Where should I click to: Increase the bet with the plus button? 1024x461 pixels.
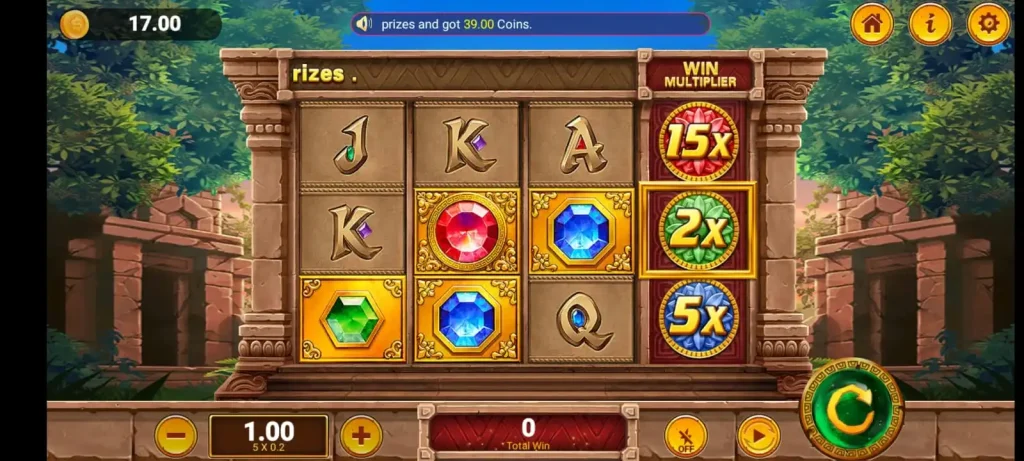click(x=361, y=436)
